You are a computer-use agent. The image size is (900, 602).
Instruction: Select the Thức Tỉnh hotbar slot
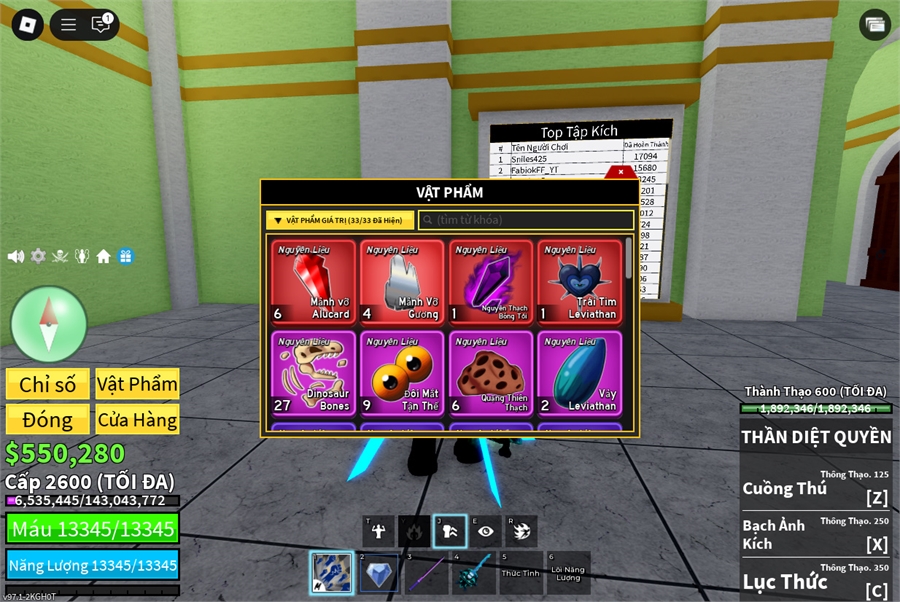521,573
